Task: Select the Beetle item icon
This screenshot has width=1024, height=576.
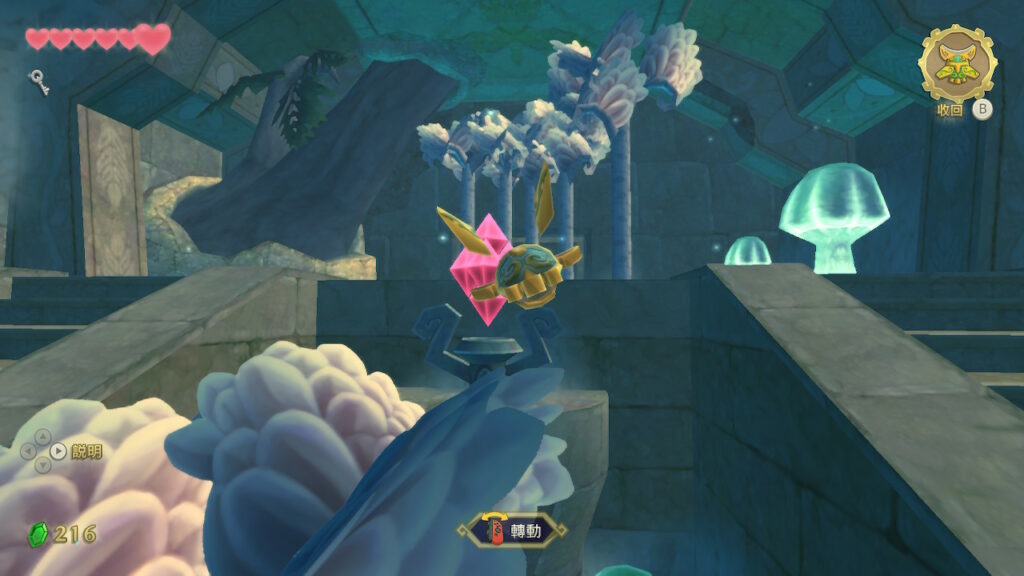Action: pos(957,63)
